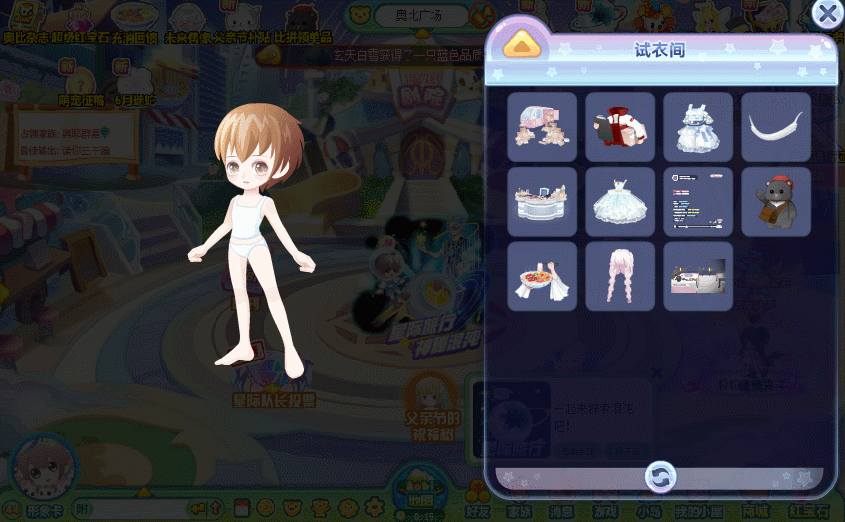Pick the gray teddy bear with red hat
The height and width of the screenshot is (522, 845).
776,202
